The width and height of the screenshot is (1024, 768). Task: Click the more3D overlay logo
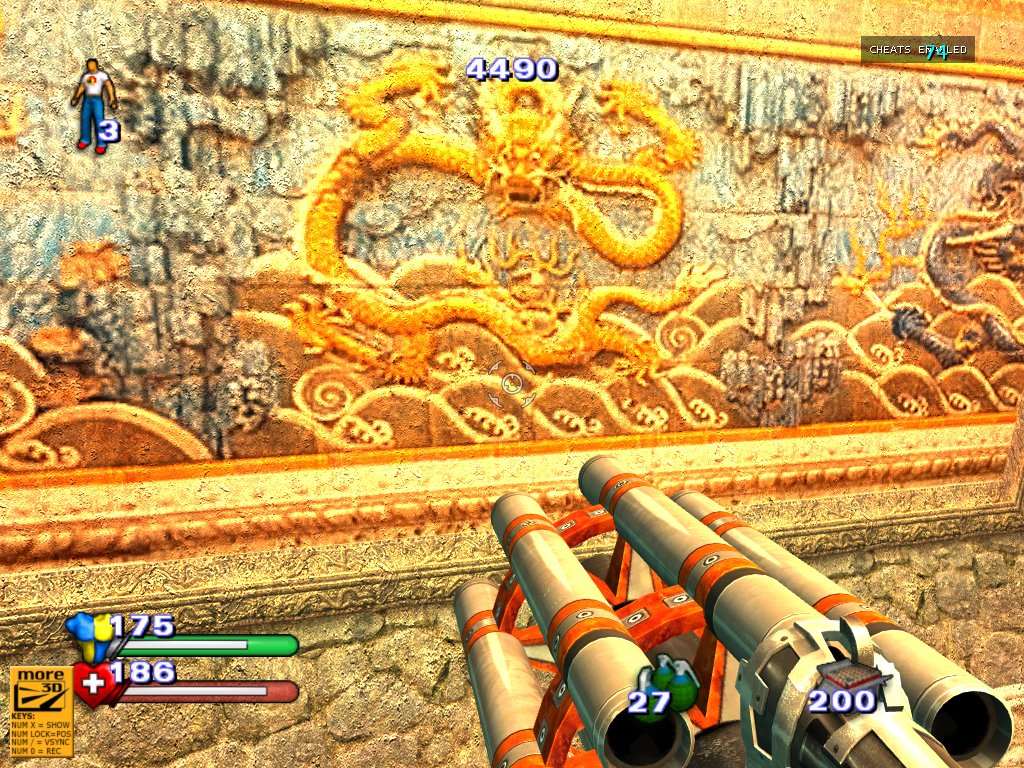point(40,690)
